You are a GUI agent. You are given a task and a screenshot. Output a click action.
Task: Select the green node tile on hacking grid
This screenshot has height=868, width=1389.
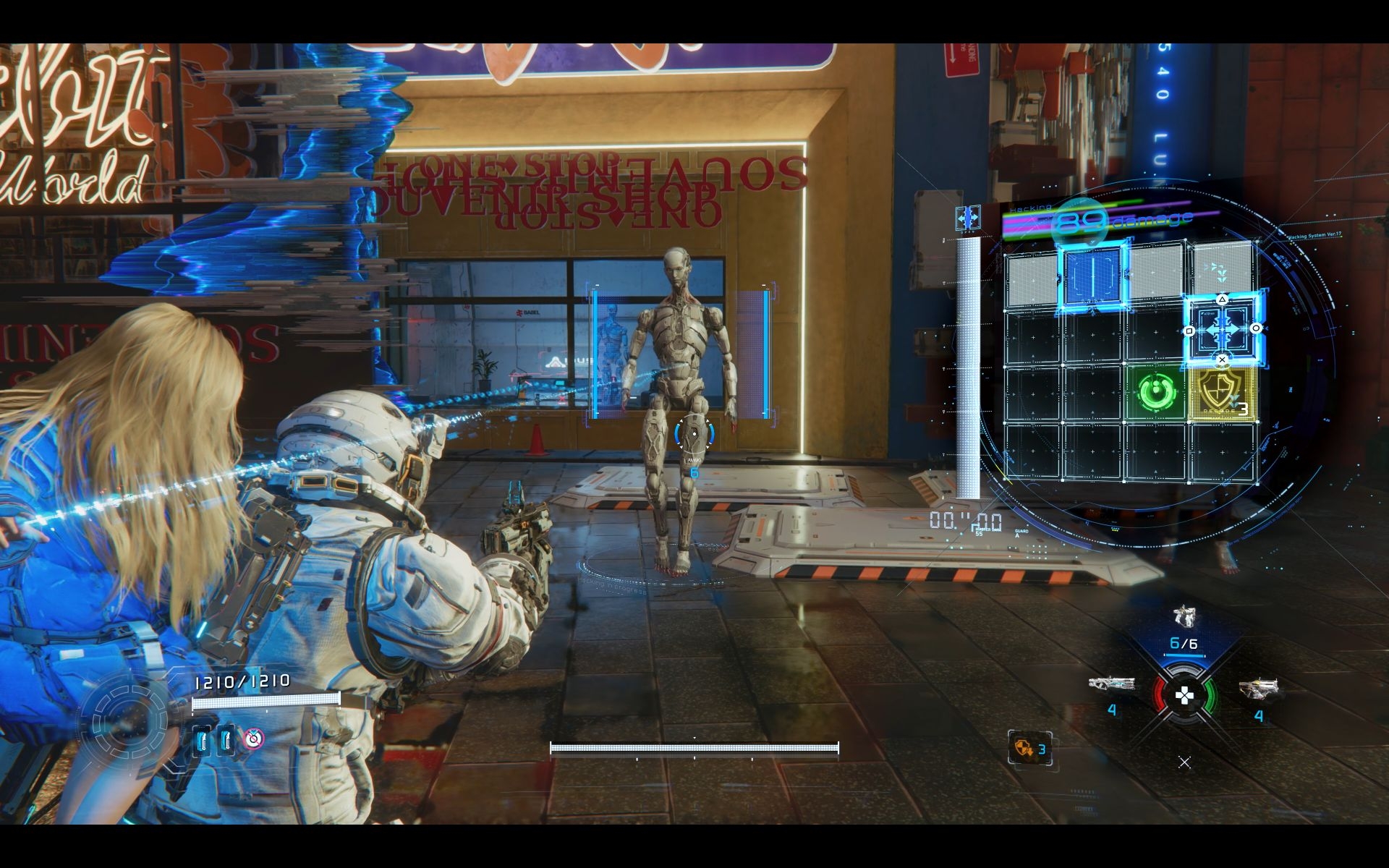click(1155, 393)
